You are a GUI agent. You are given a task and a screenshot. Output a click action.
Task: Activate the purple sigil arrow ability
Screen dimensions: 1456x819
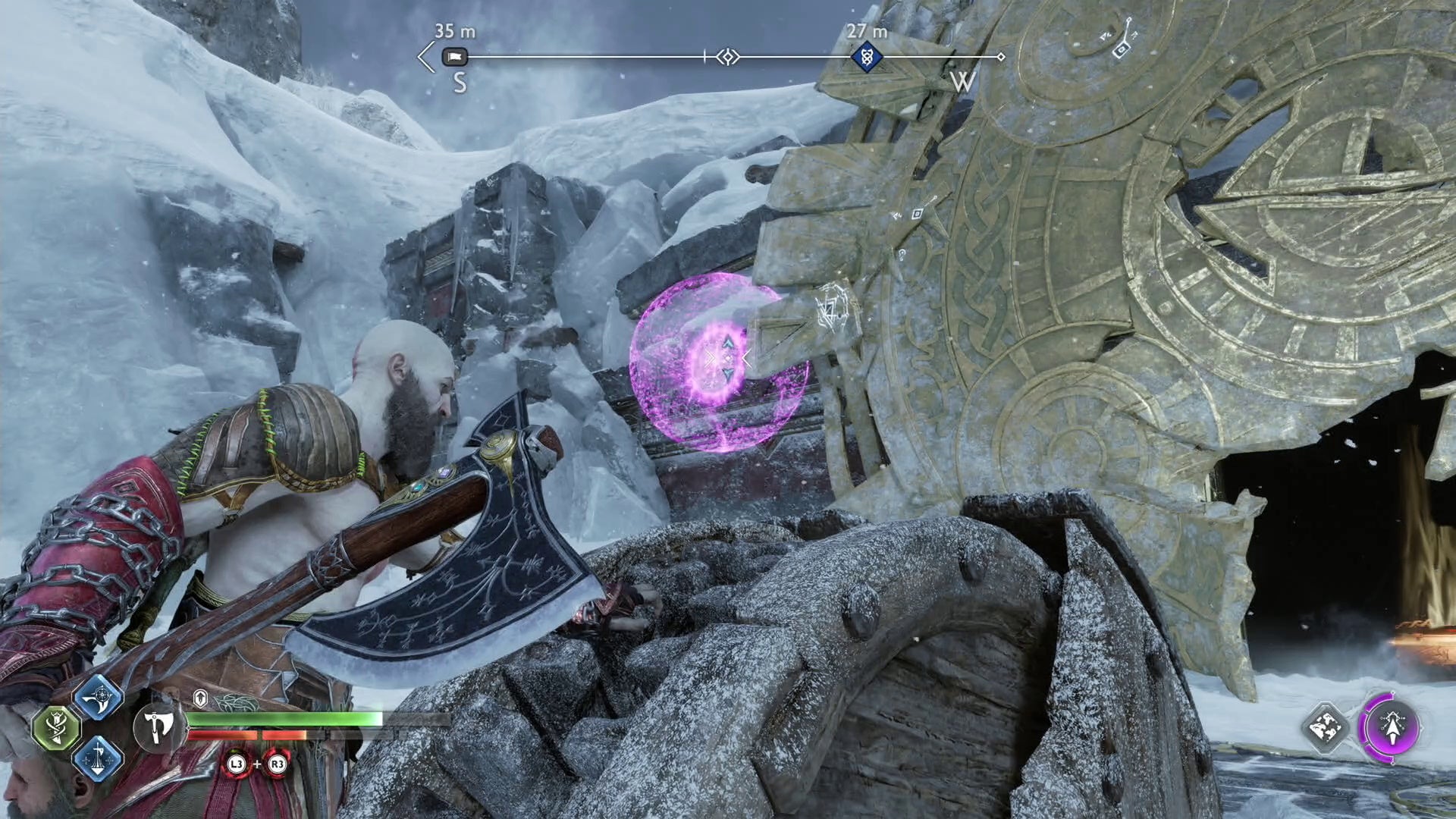tap(1392, 728)
